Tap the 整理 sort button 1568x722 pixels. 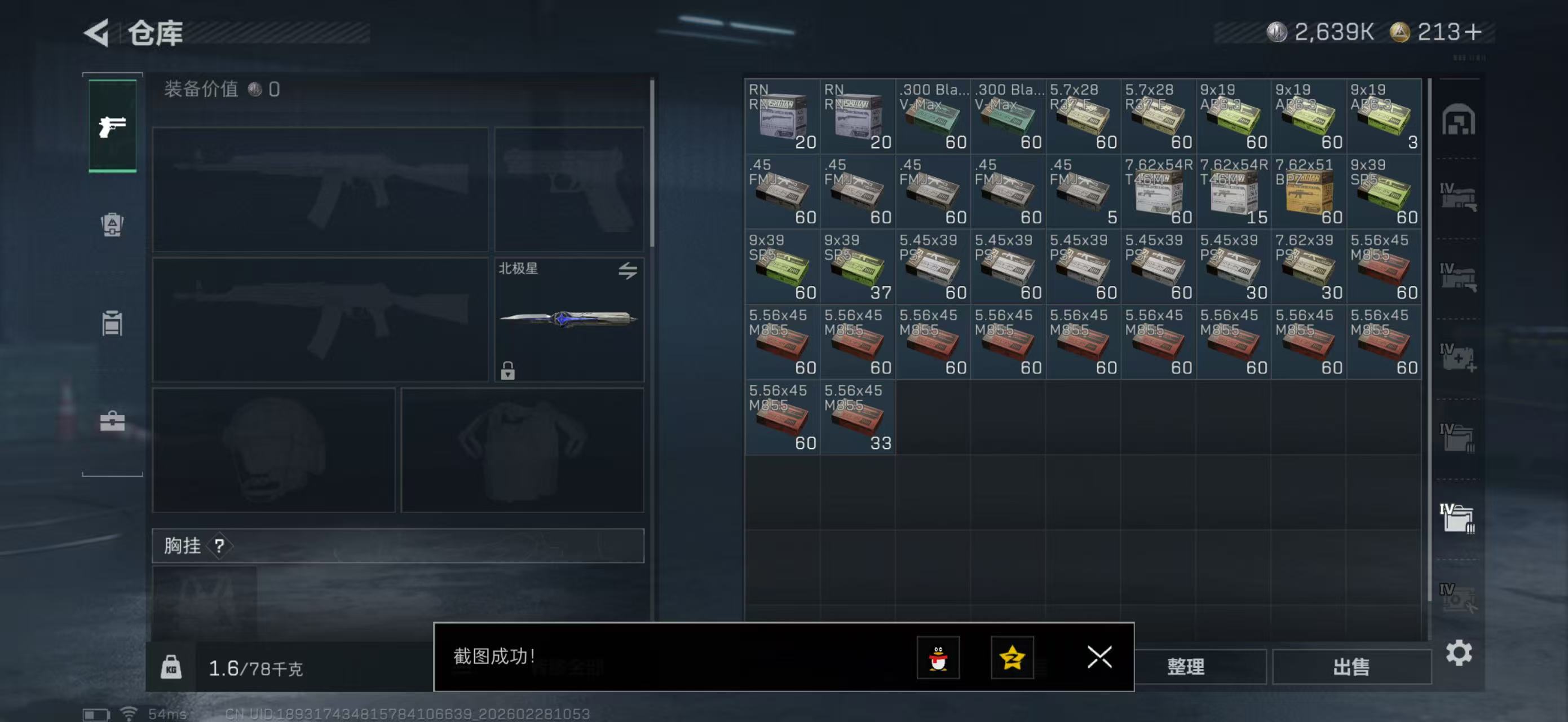[1185, 667]
